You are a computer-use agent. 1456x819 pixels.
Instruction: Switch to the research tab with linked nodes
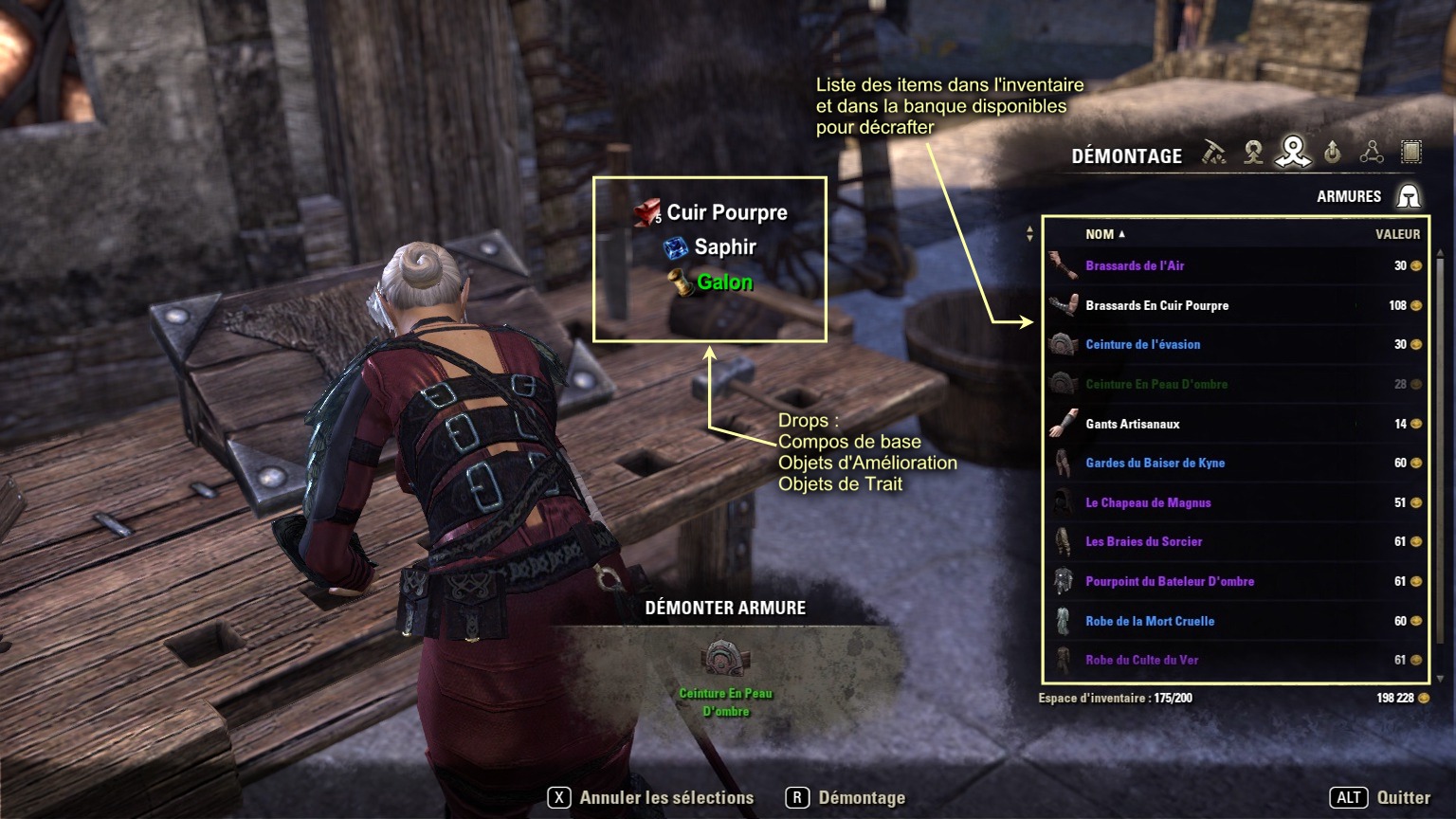[x=1372, y=152]
